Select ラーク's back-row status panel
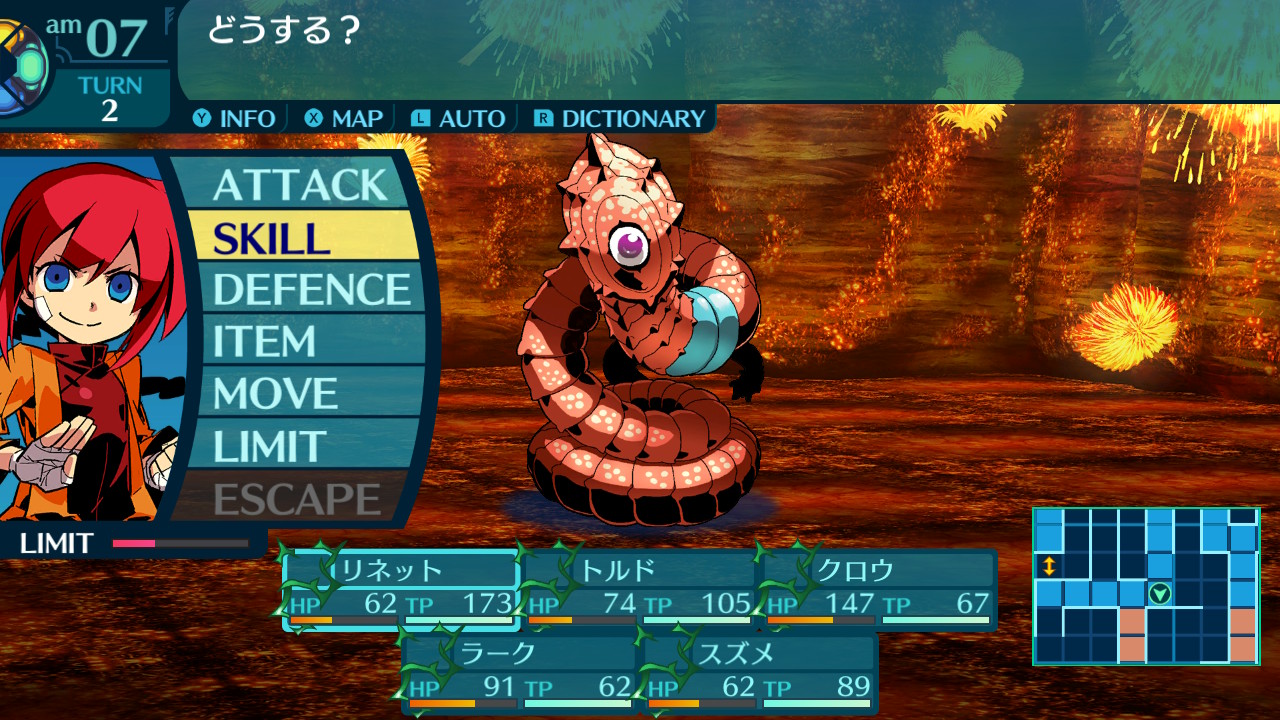This screenshot has height=720, width=1280. click(520, 672)
